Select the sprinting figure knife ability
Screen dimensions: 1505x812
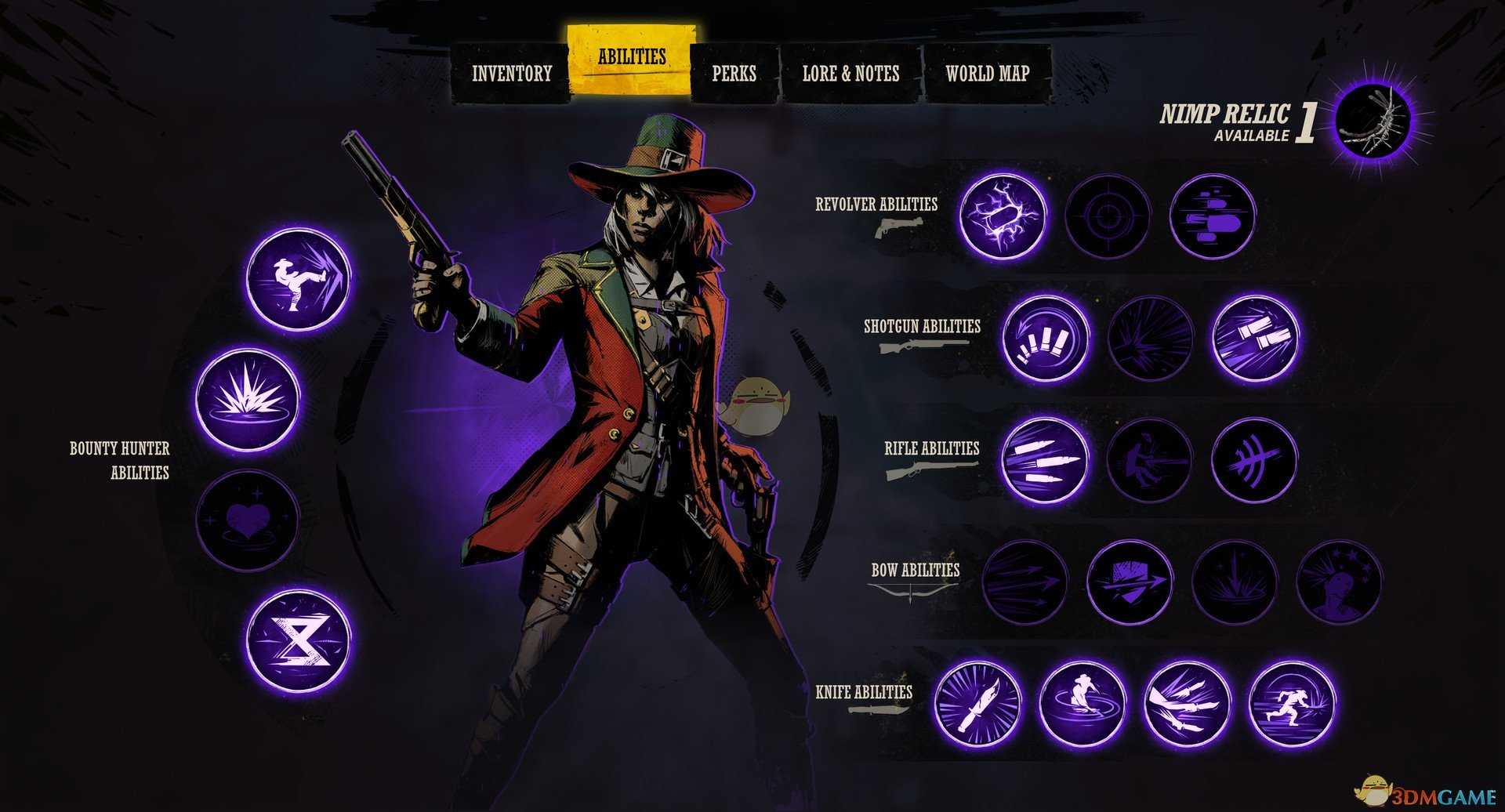pos(1291,703)
